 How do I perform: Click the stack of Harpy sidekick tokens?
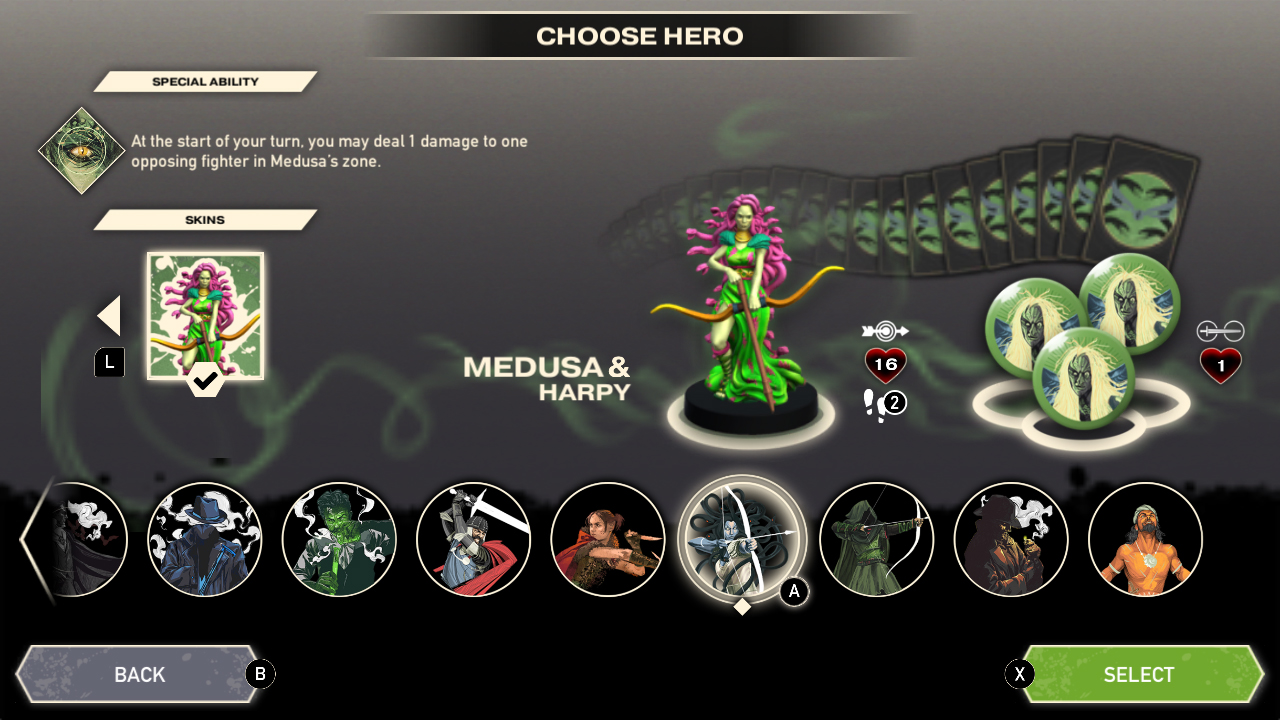(x=1085, y=330)
